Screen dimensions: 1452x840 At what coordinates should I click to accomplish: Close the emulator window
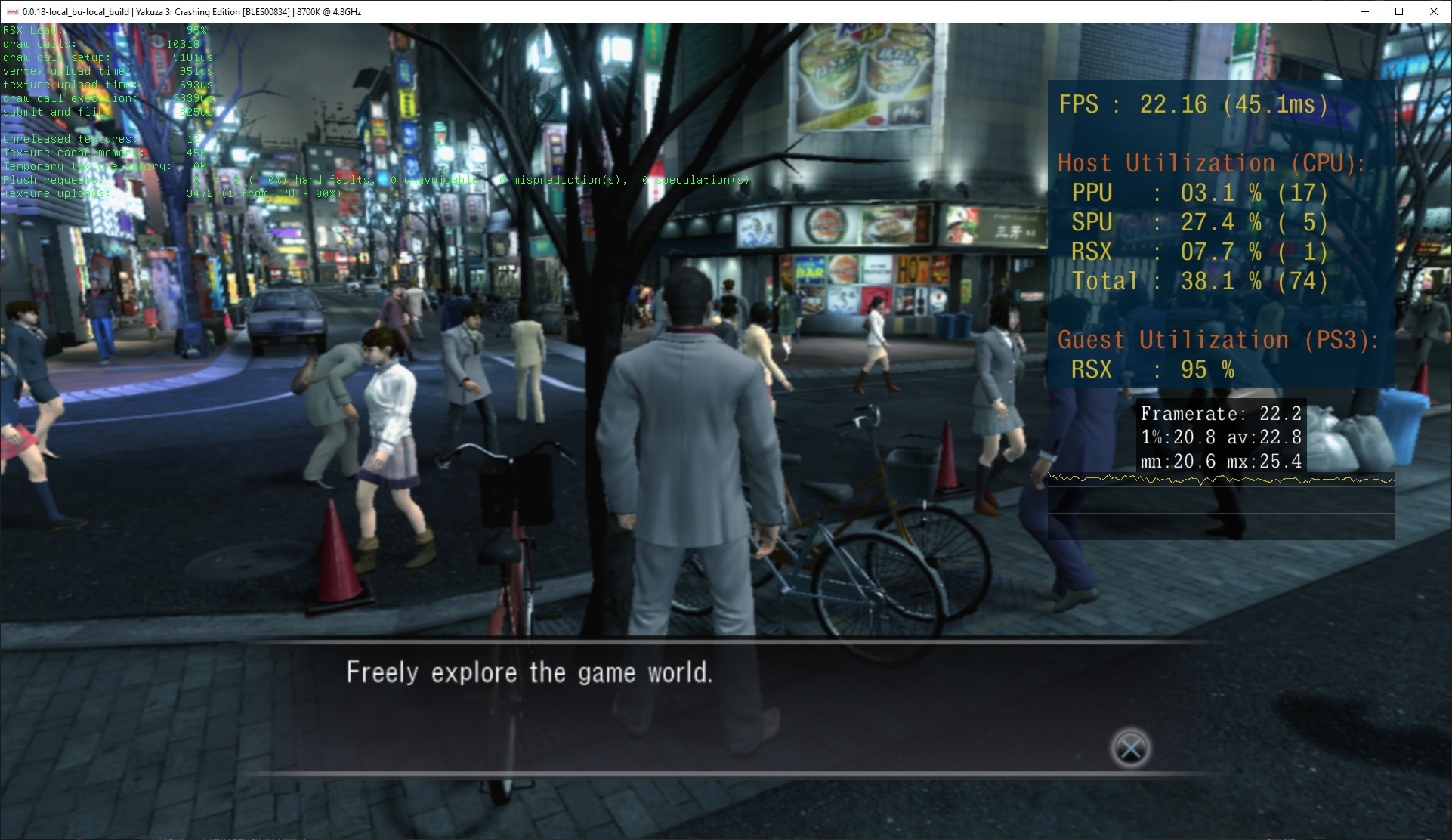[1433, 11]
